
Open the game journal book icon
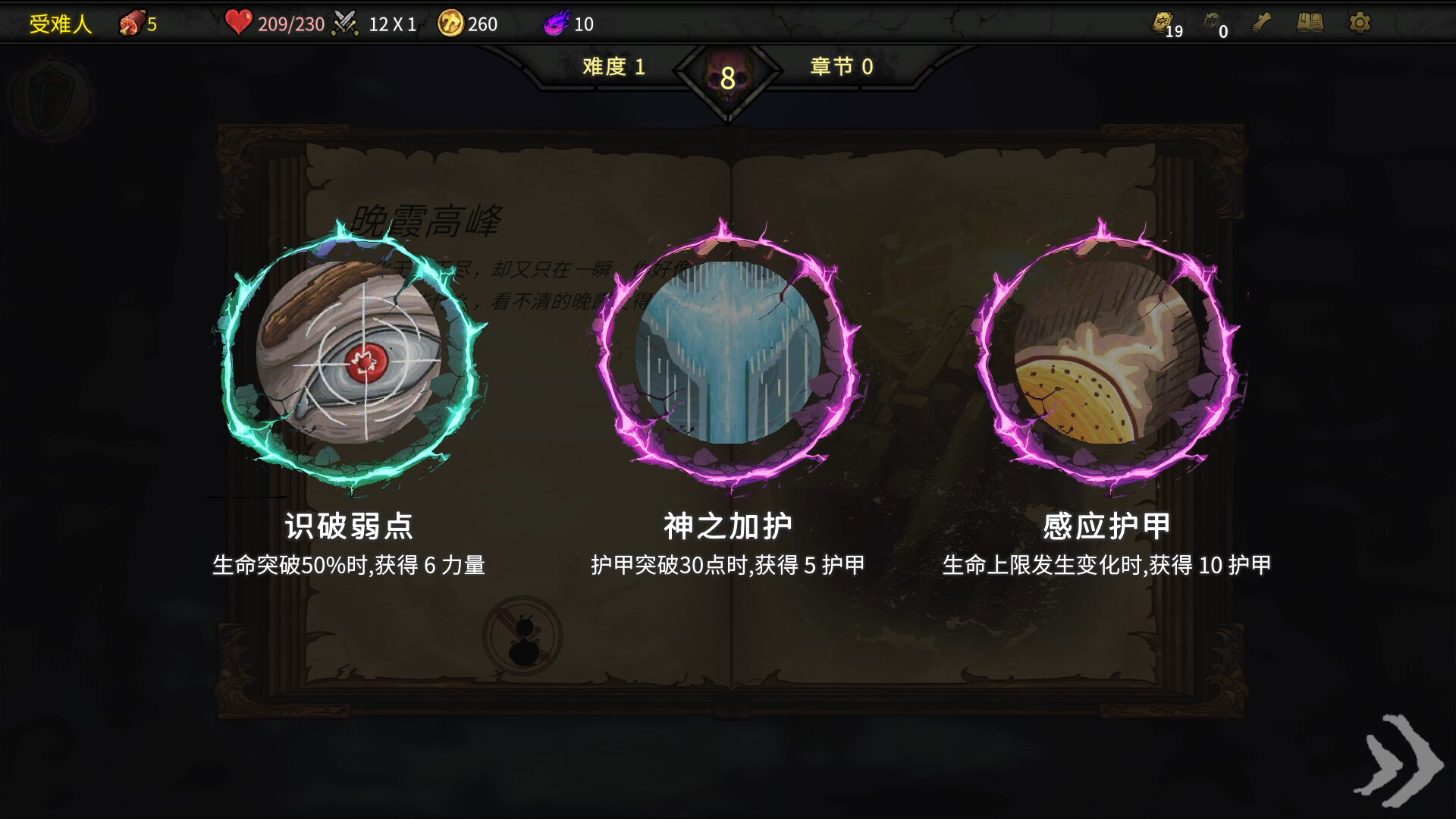tap(1309, 23)
